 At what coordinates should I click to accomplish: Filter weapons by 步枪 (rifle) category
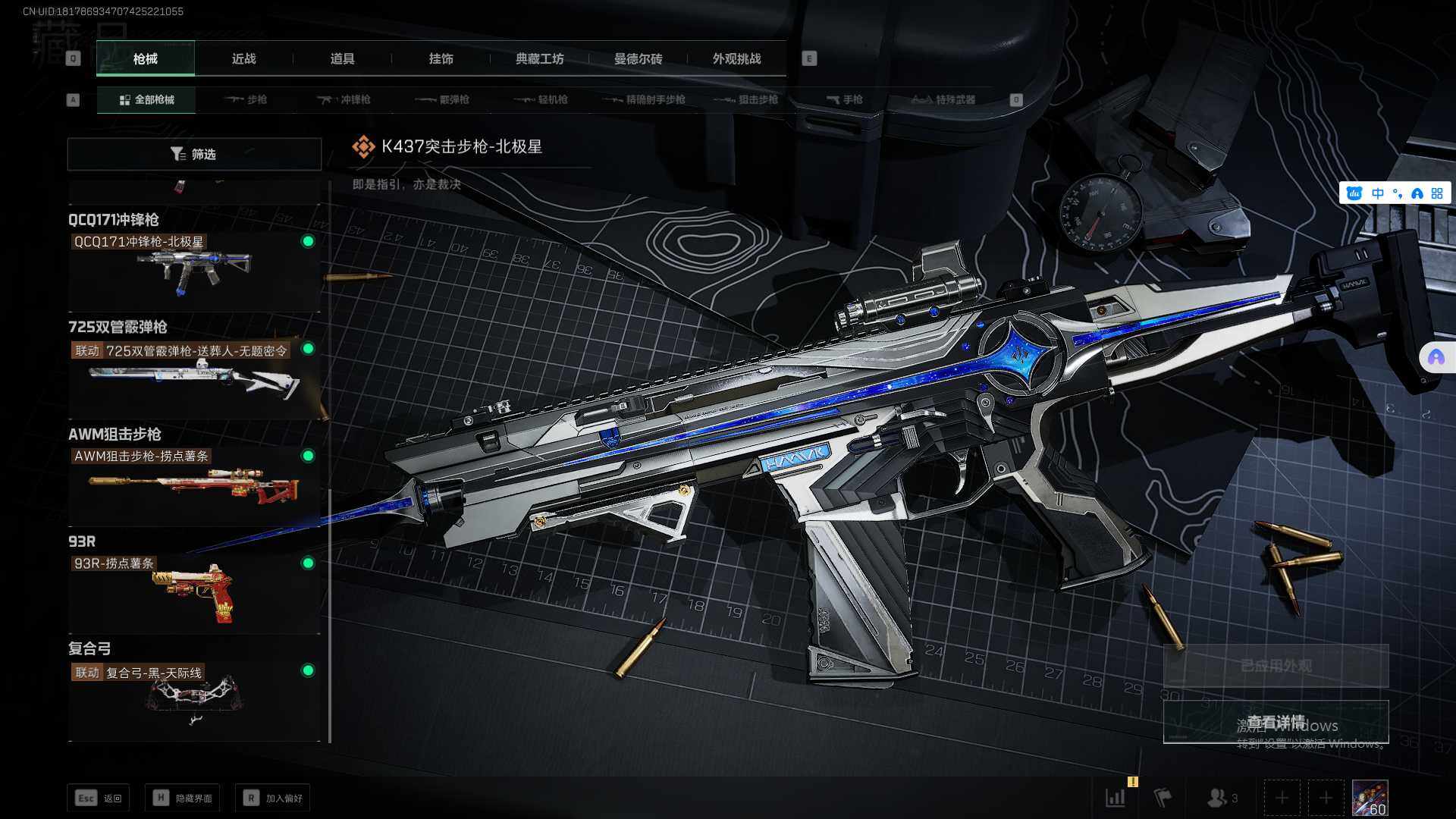(246, 99)
